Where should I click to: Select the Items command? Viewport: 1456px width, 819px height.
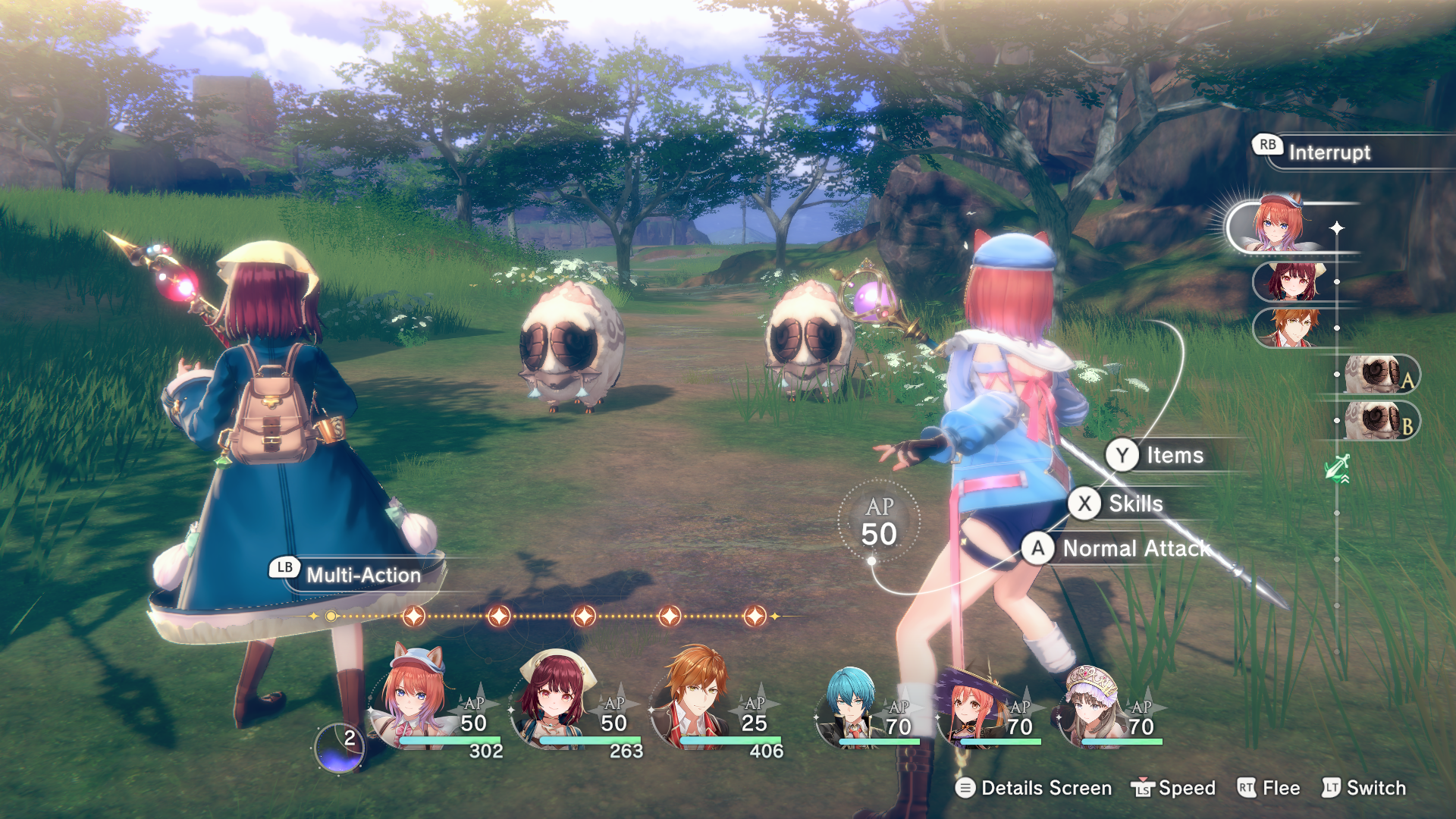pos(1174,455)
